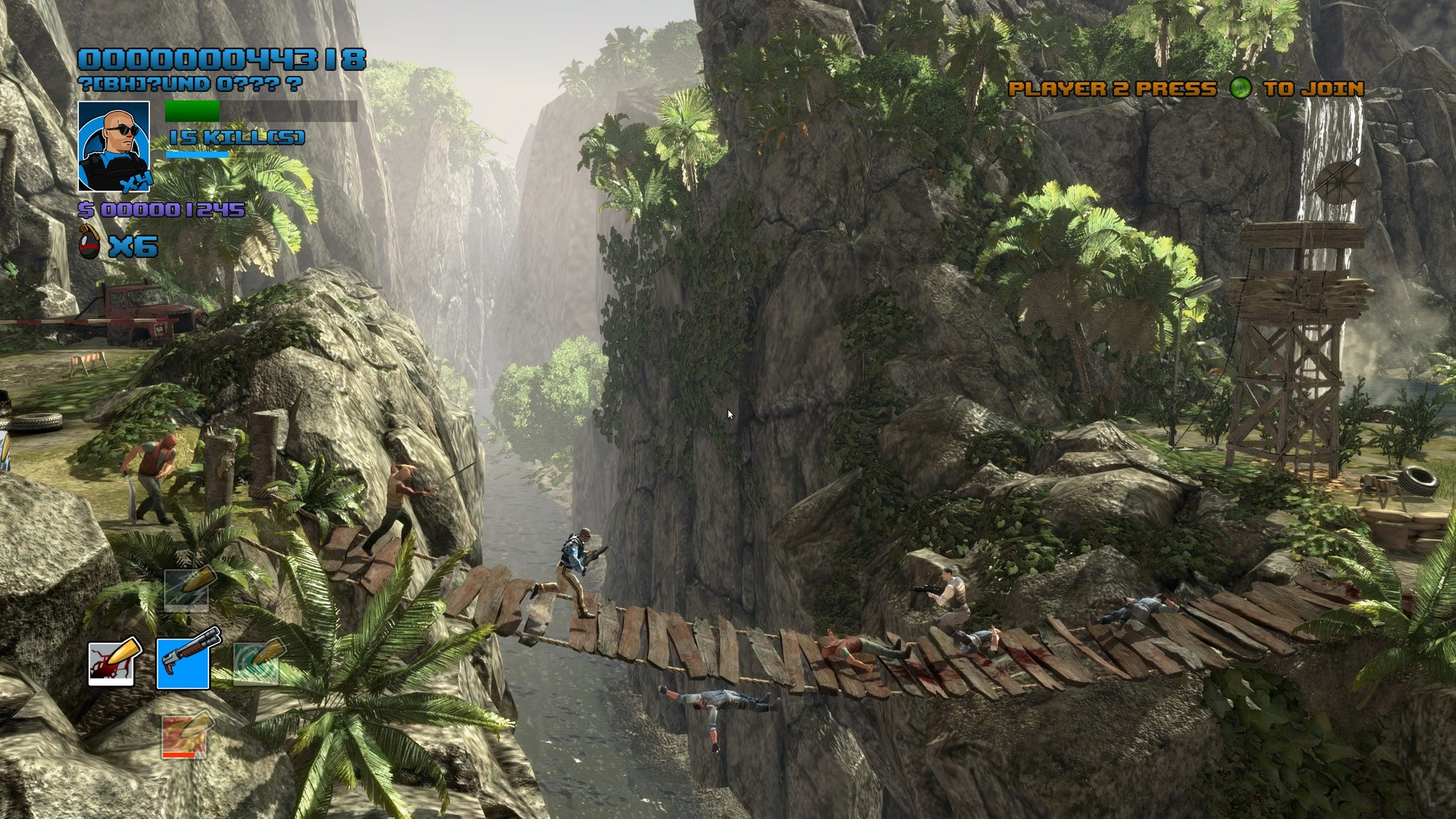The height and width of the screenshot is (819, 1456).
Task: Click the bald player portrait
Action: tap(114, 146)
